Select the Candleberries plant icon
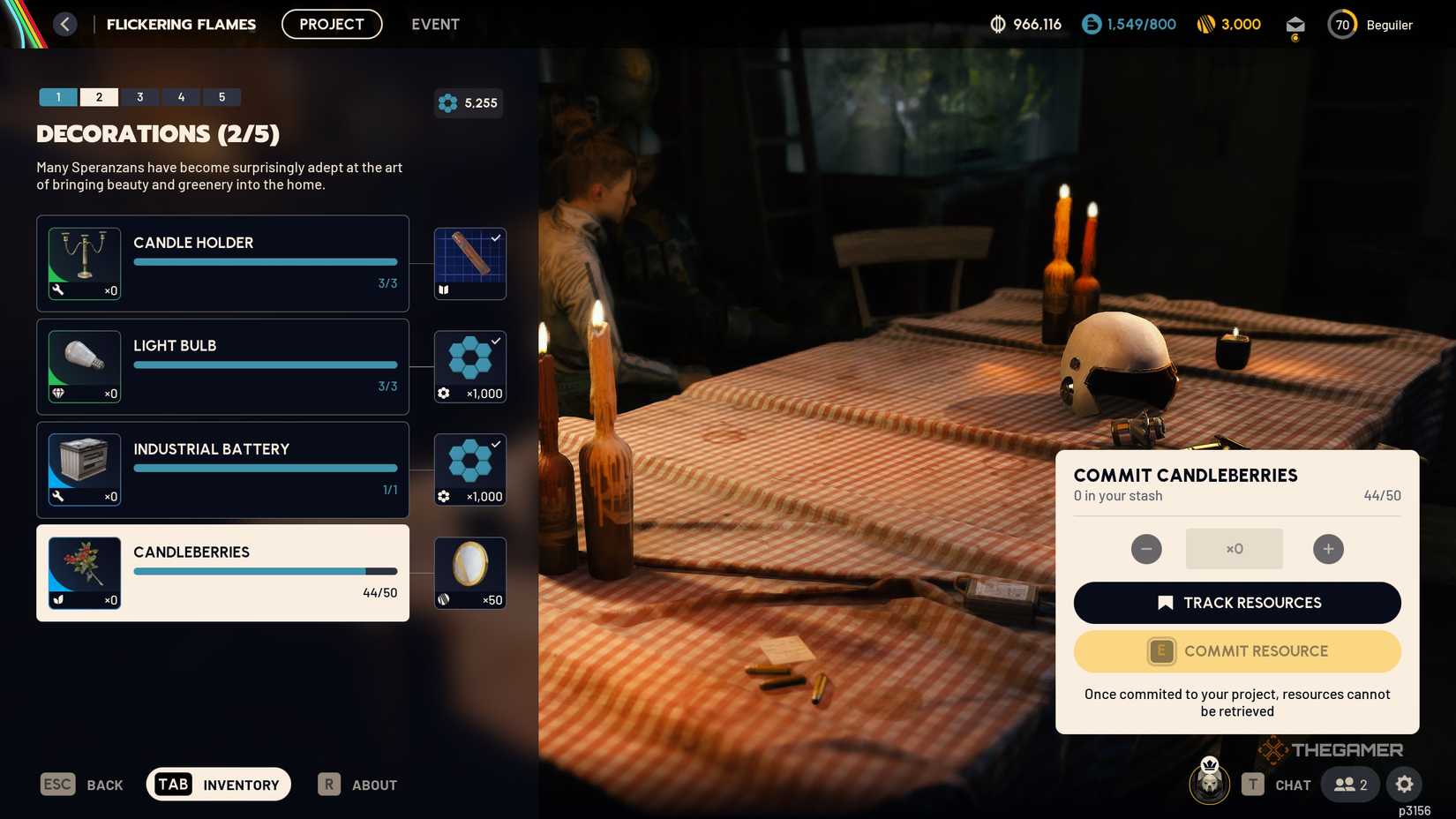The image size is (1456, 819). click(84, 572)
